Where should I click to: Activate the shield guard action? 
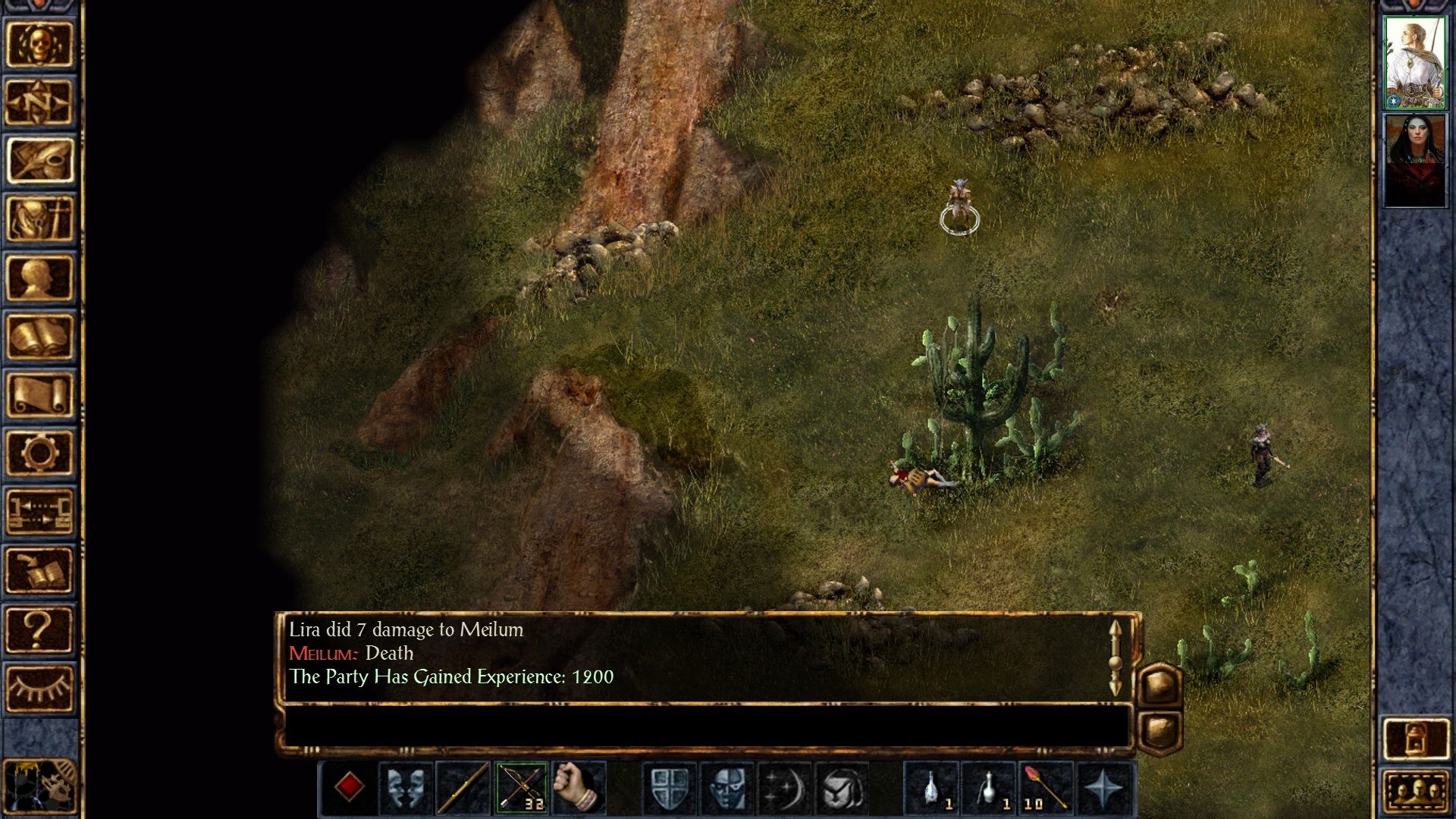click(x=670, y=789)
